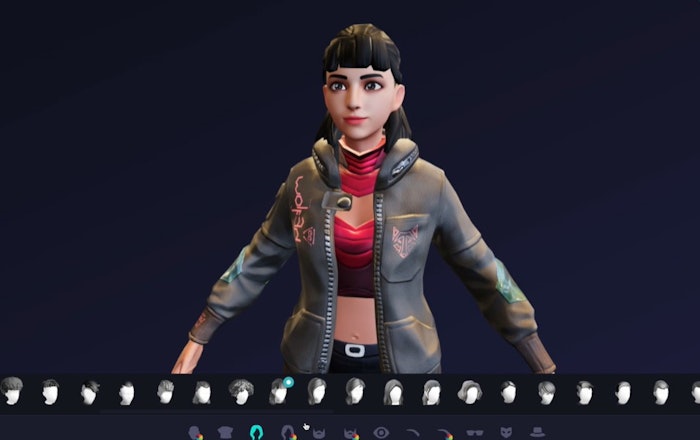This screenshot has height=440, width=700.
Task: Open the teal hairstyle category tab
Action: pyautogui.click(x=257, y=432)
